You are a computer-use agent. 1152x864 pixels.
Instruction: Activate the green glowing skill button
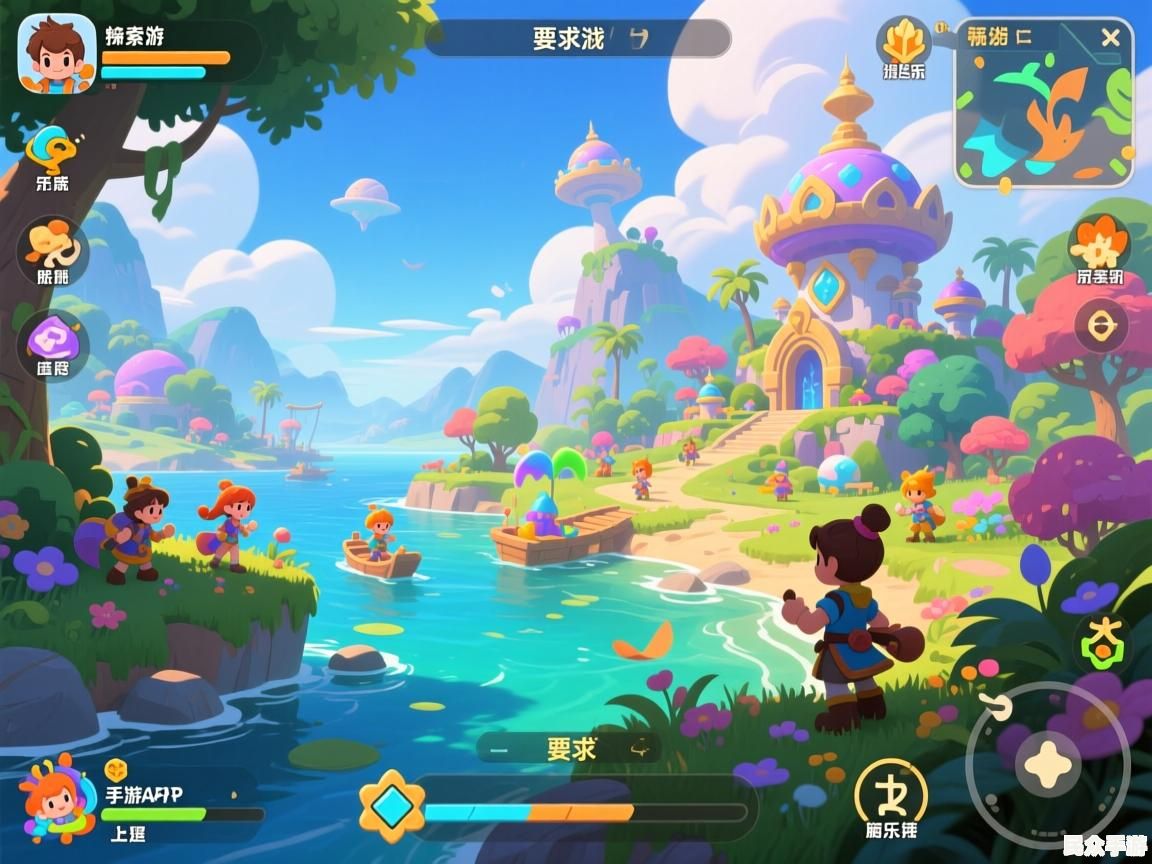pyautogui.click(x=1101, y=641)
